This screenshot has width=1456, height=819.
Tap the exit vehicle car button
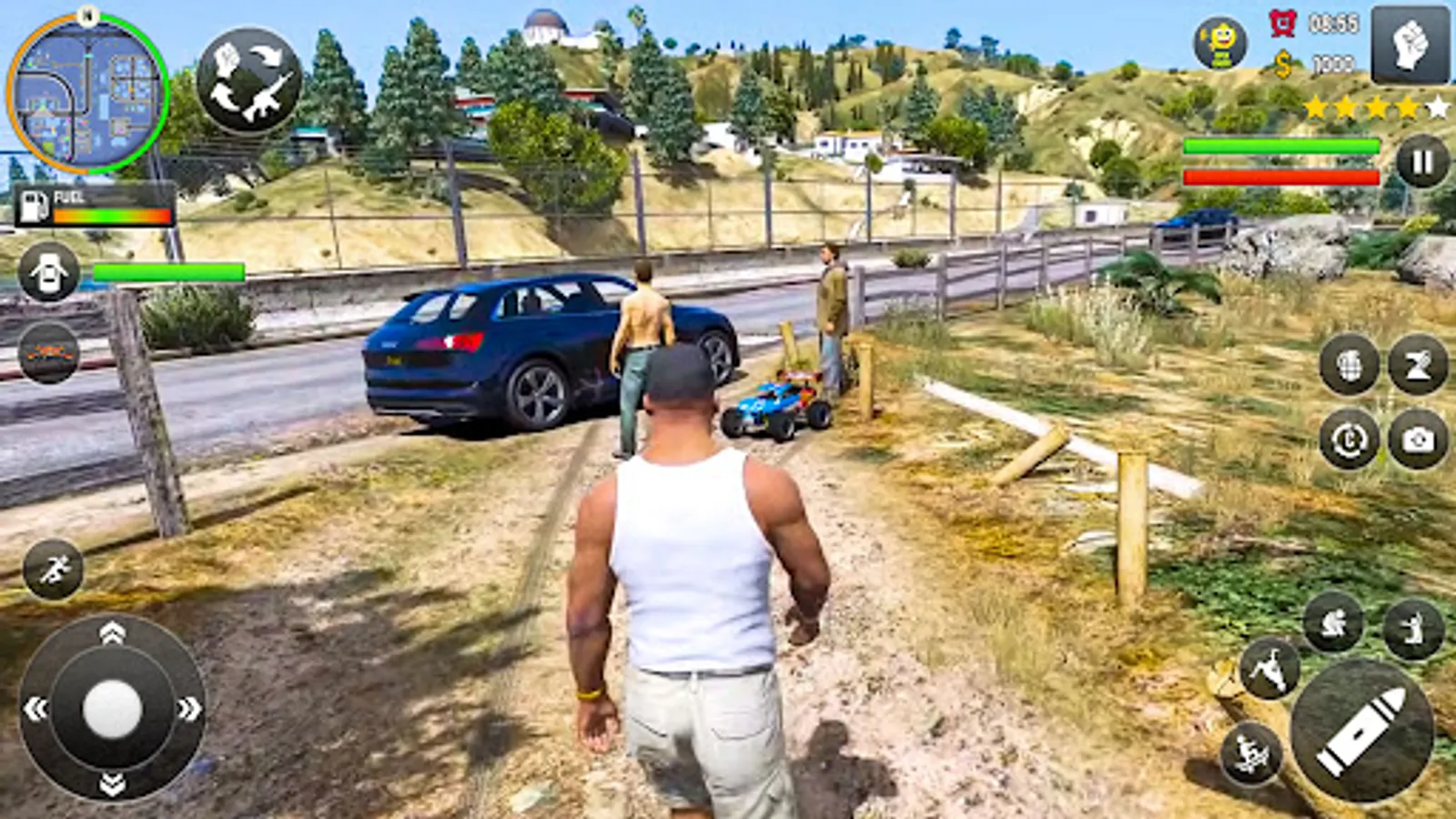(x=50, y=273)
